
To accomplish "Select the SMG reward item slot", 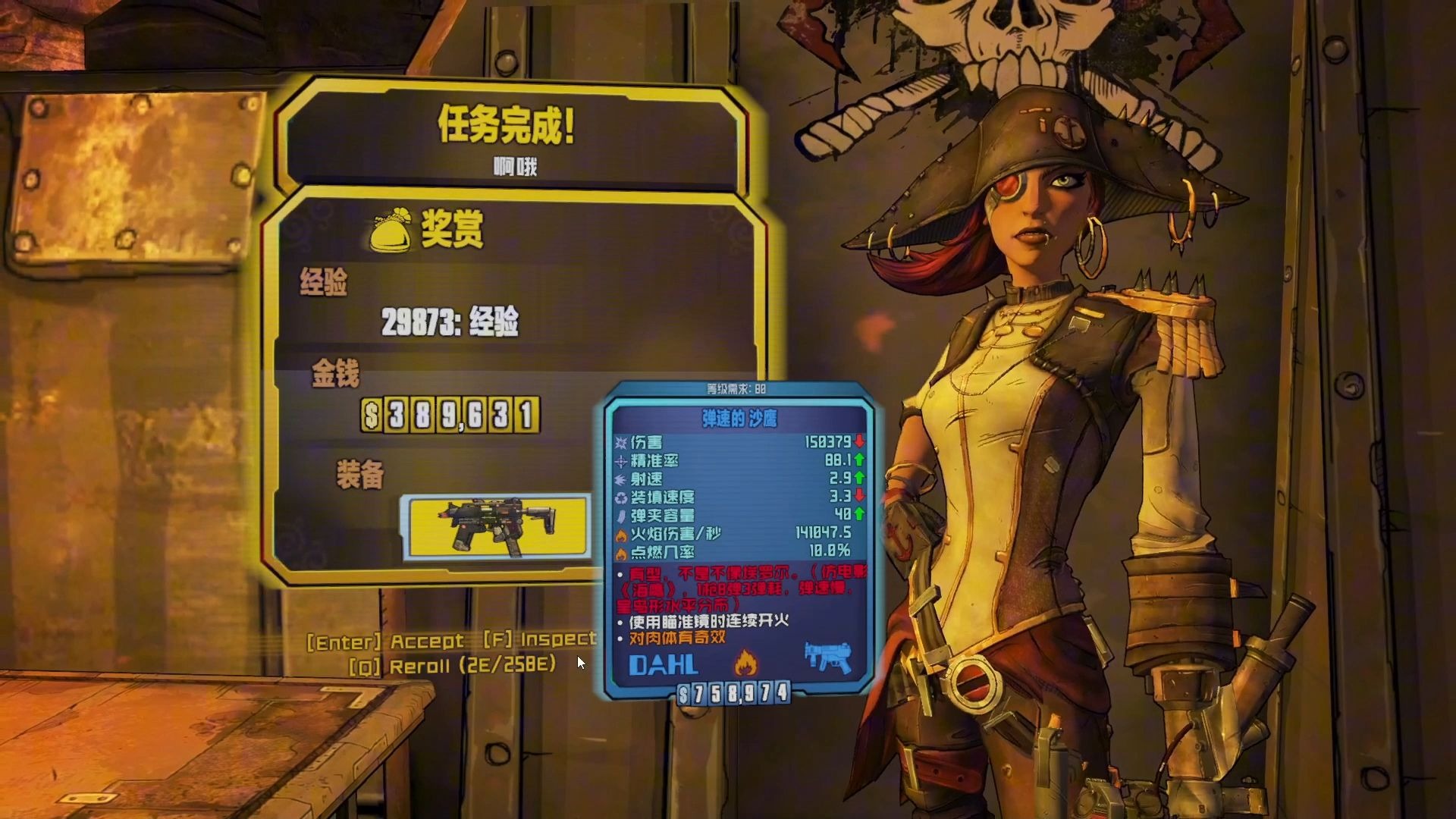I will coord(497,526).
